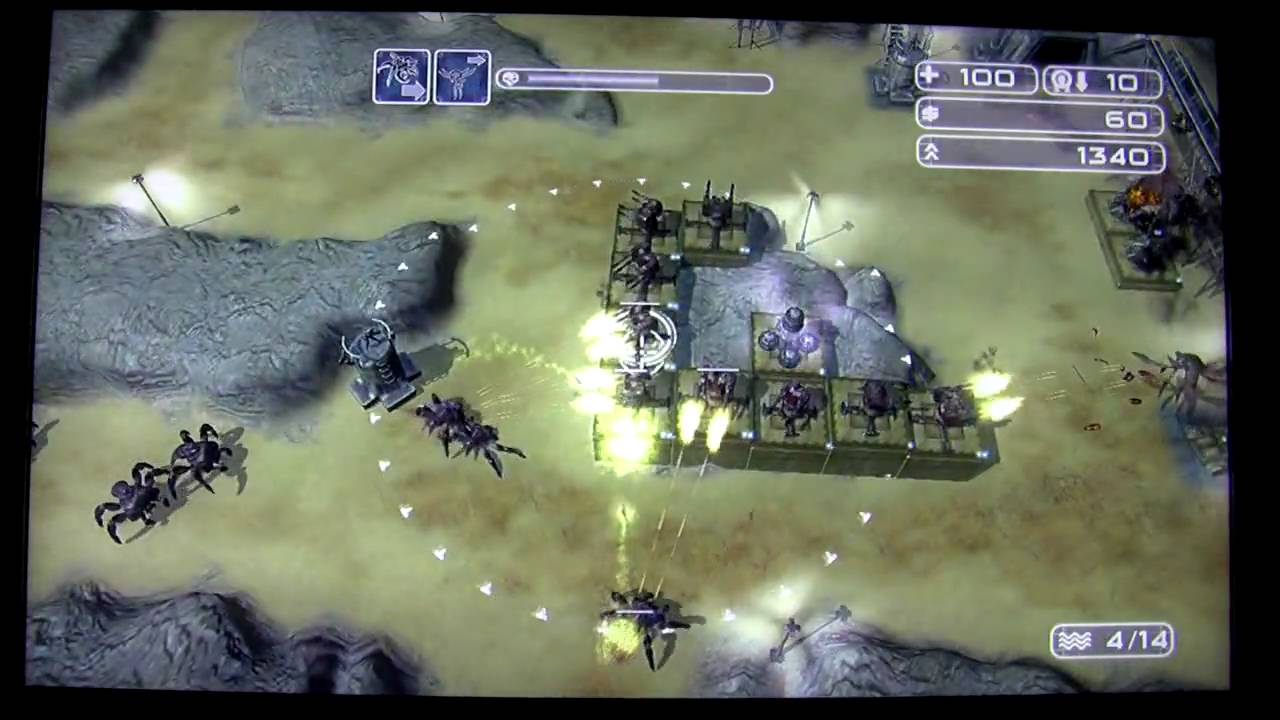Open the wave counter panel showing 4/14
Viewport: 1280px width, 720px height.
tap(1112, 640)
